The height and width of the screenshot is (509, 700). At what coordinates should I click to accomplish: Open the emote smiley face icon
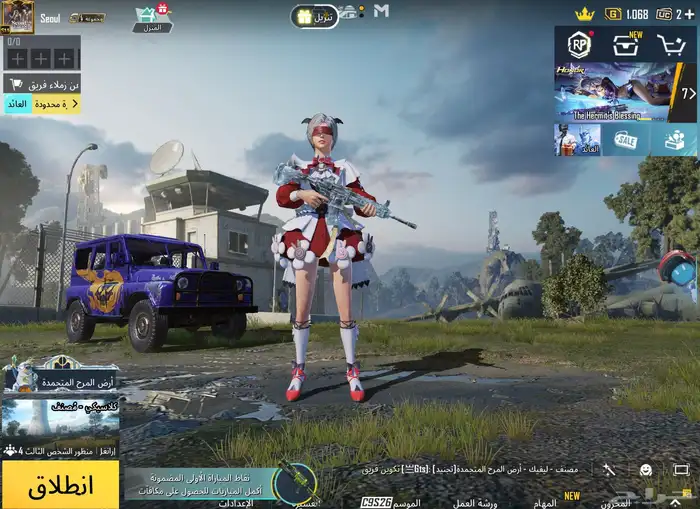pos(646,469)
